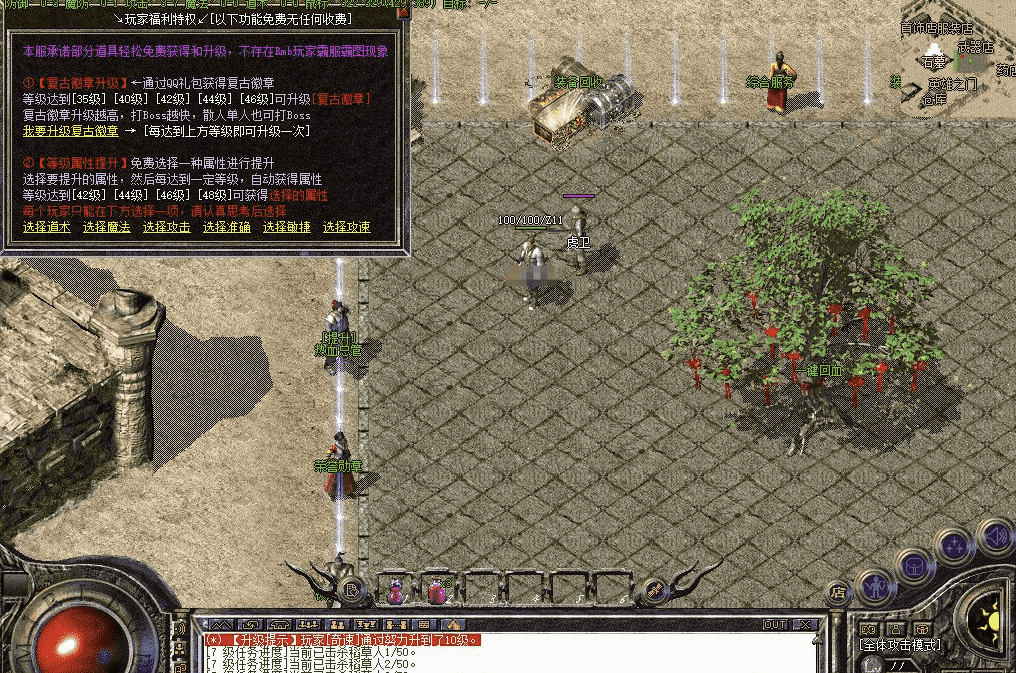Pick the 选择魔法 attribute option
The width and height of the screenshot is (1016, 673).
[x=107, y=227]
